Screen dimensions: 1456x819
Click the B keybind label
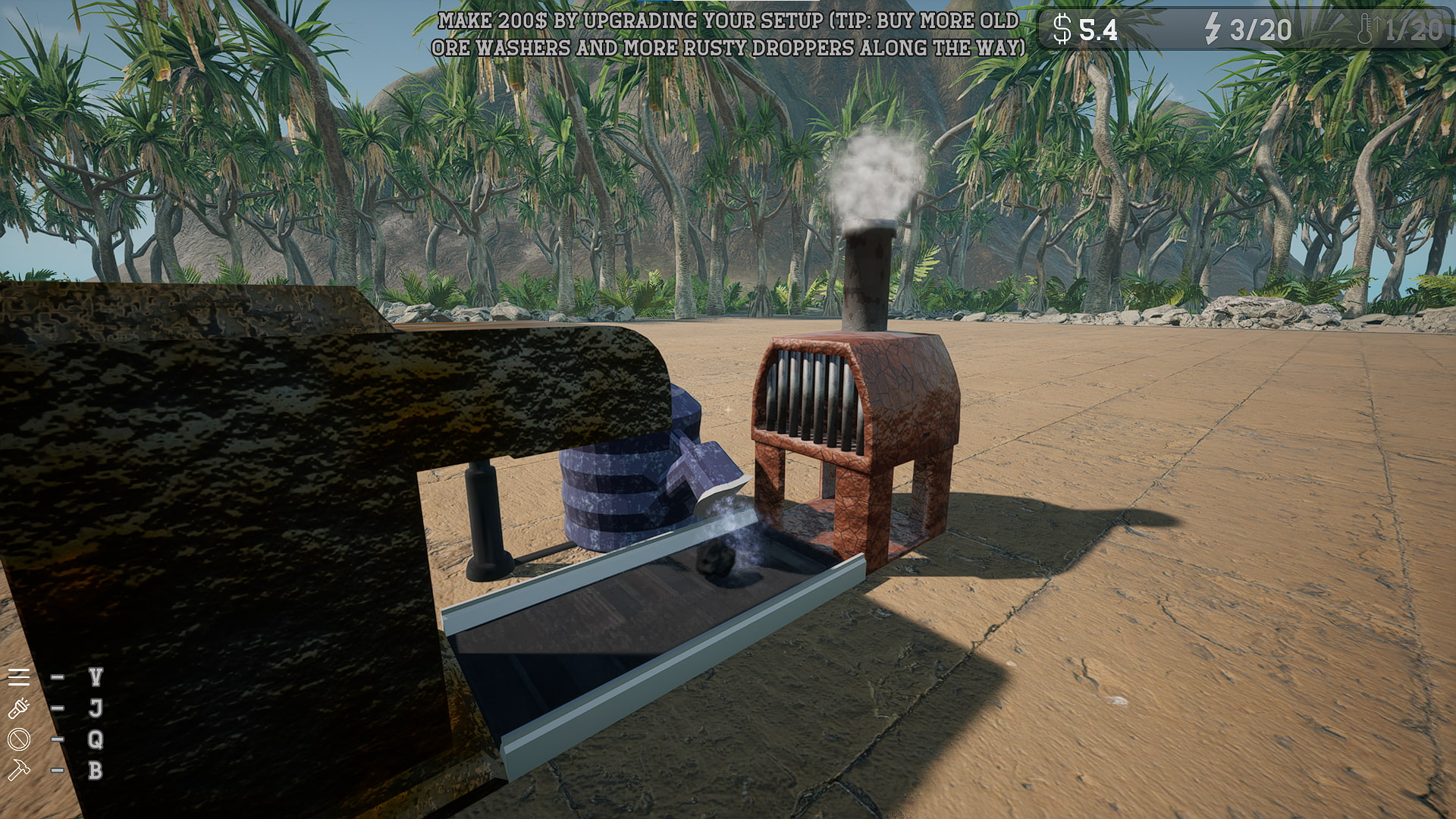[x=96, y=770]
